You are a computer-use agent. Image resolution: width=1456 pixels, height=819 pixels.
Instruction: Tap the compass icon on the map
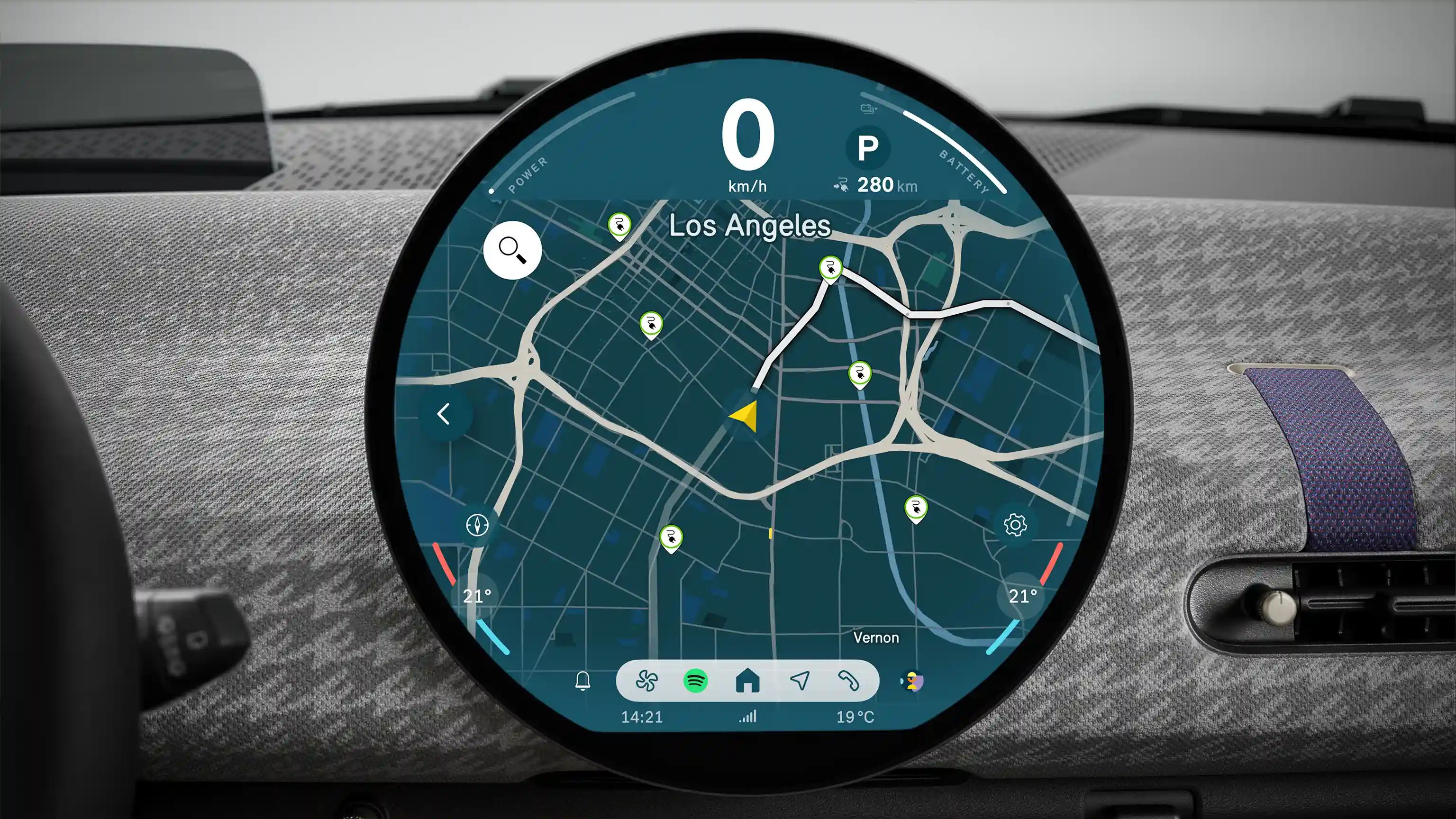476,525
